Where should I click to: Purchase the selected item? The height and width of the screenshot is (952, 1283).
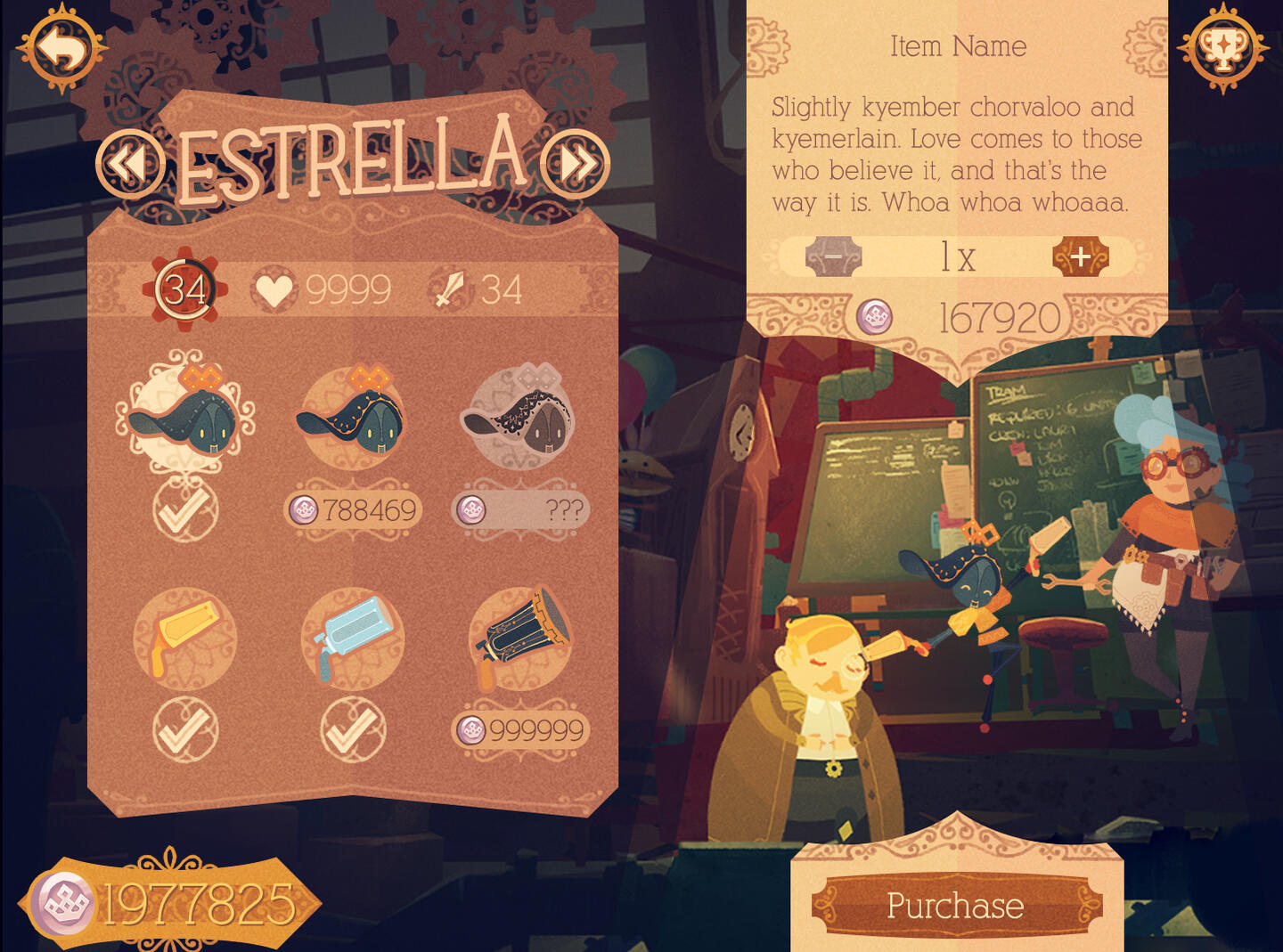[x=956, y=906]
